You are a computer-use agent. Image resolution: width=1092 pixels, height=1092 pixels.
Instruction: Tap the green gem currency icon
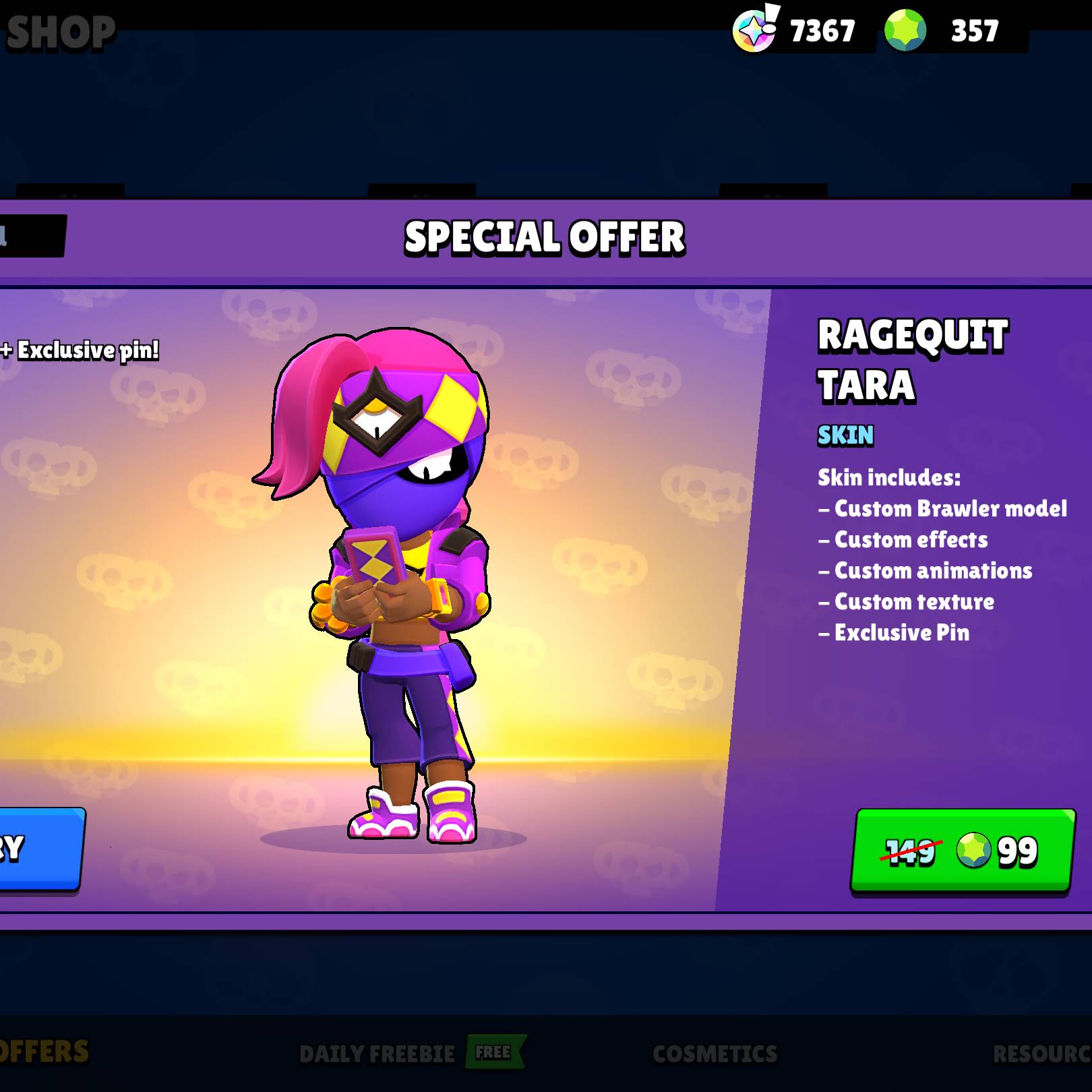pos(905,31)
